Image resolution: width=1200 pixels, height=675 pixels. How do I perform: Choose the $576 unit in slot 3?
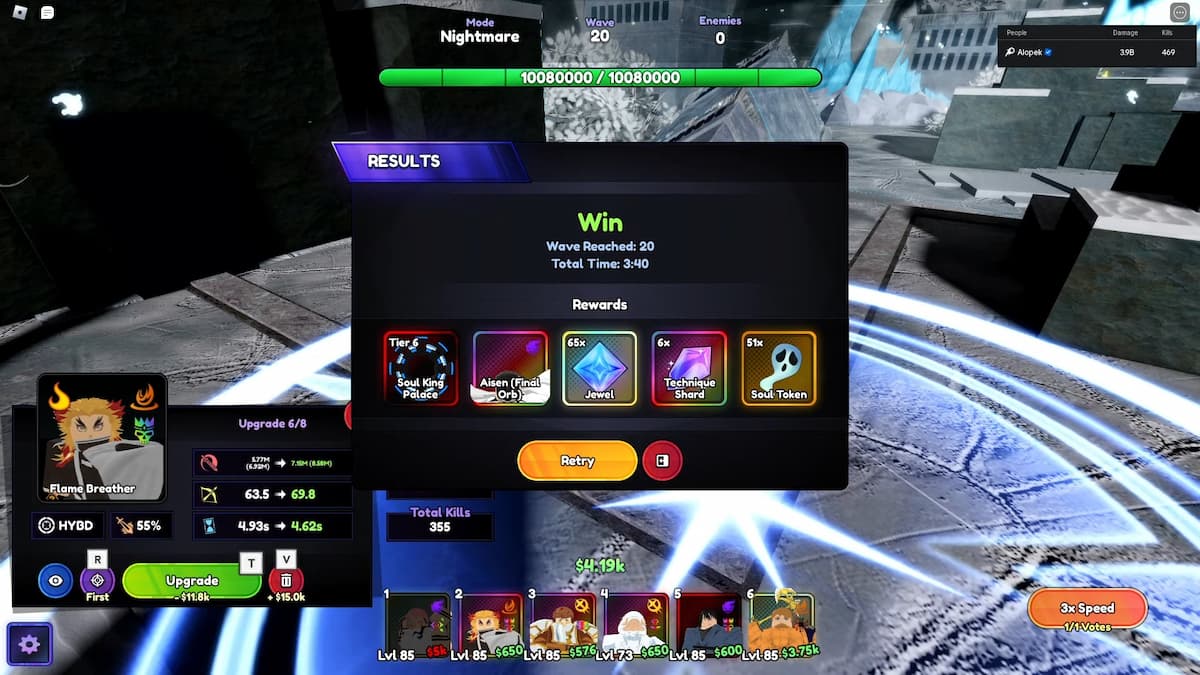tap(563, 624)
